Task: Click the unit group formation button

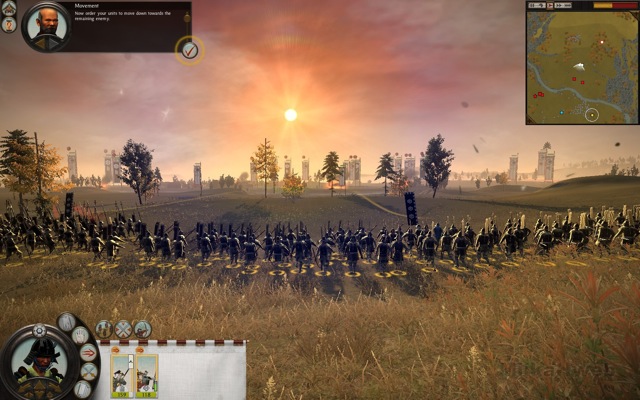Action: click(x=104, y=329)
